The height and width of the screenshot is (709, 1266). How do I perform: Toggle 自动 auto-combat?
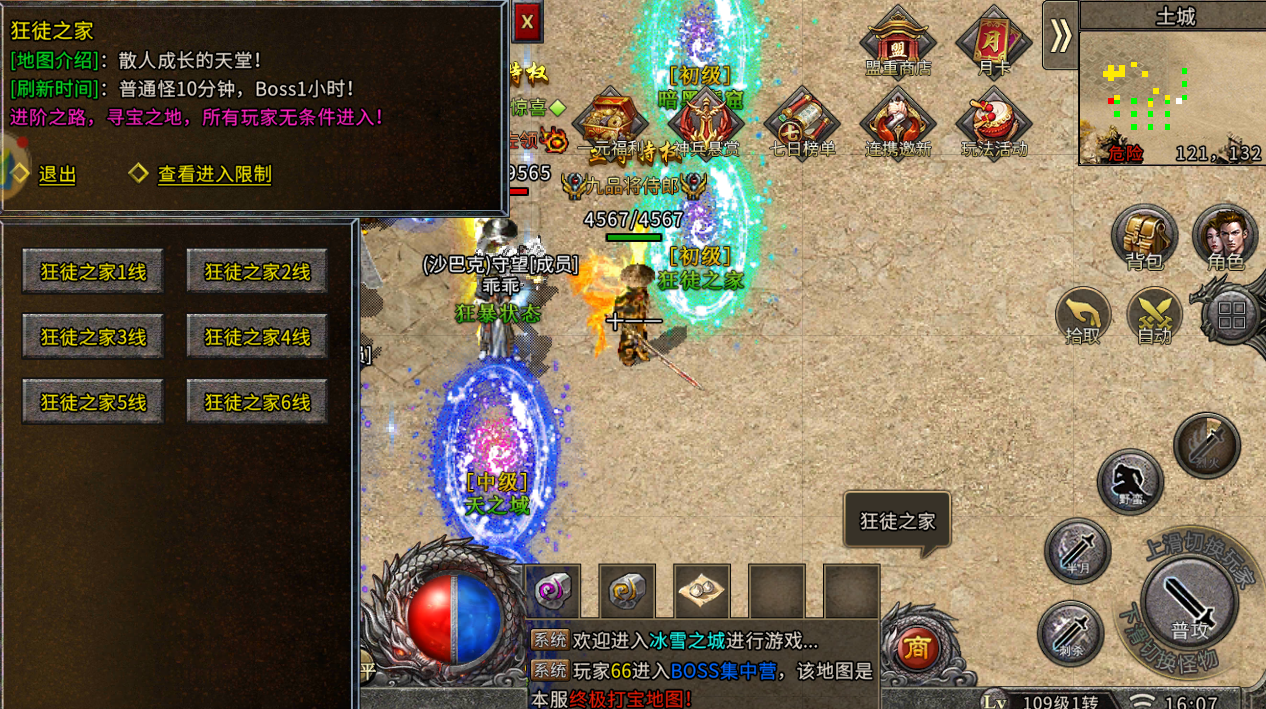pos(1154,316)
